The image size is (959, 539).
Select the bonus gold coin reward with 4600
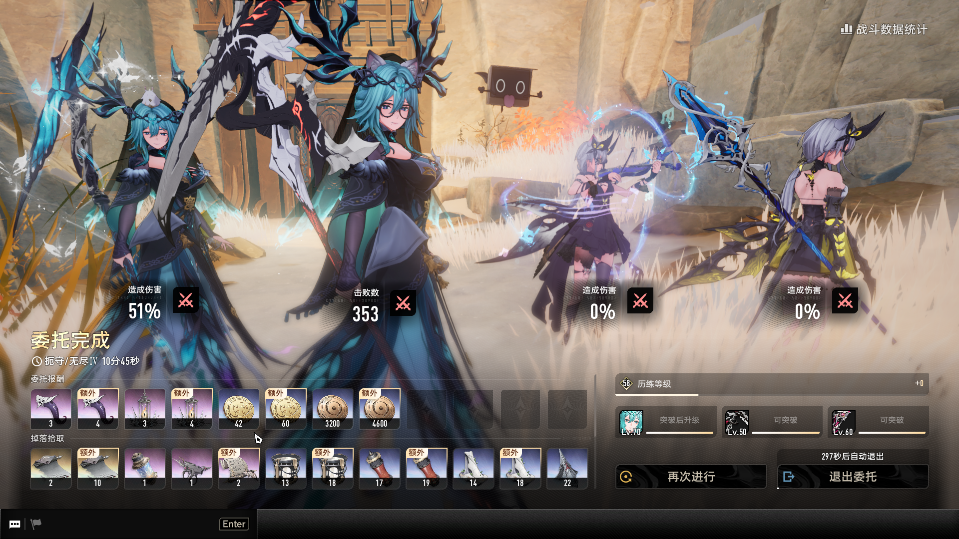[x=380, y=409]
